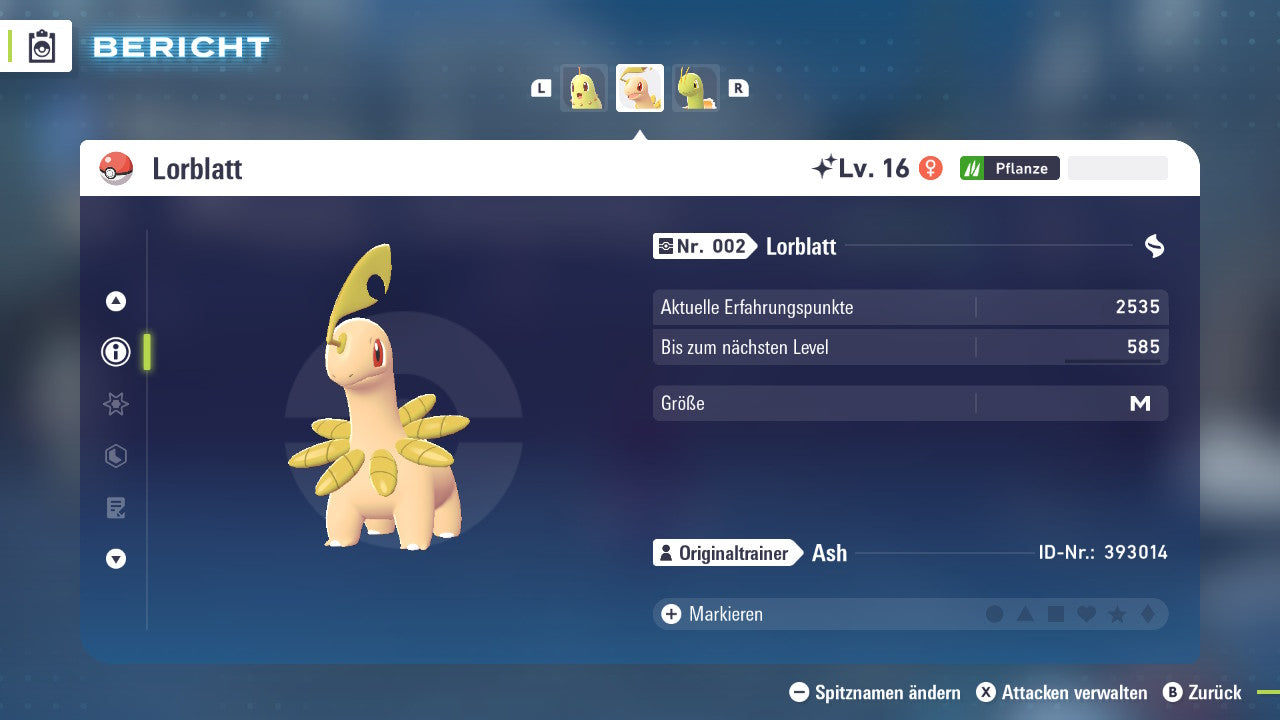Open the previous Pokémon with the L indicator

tap(540, 88)
